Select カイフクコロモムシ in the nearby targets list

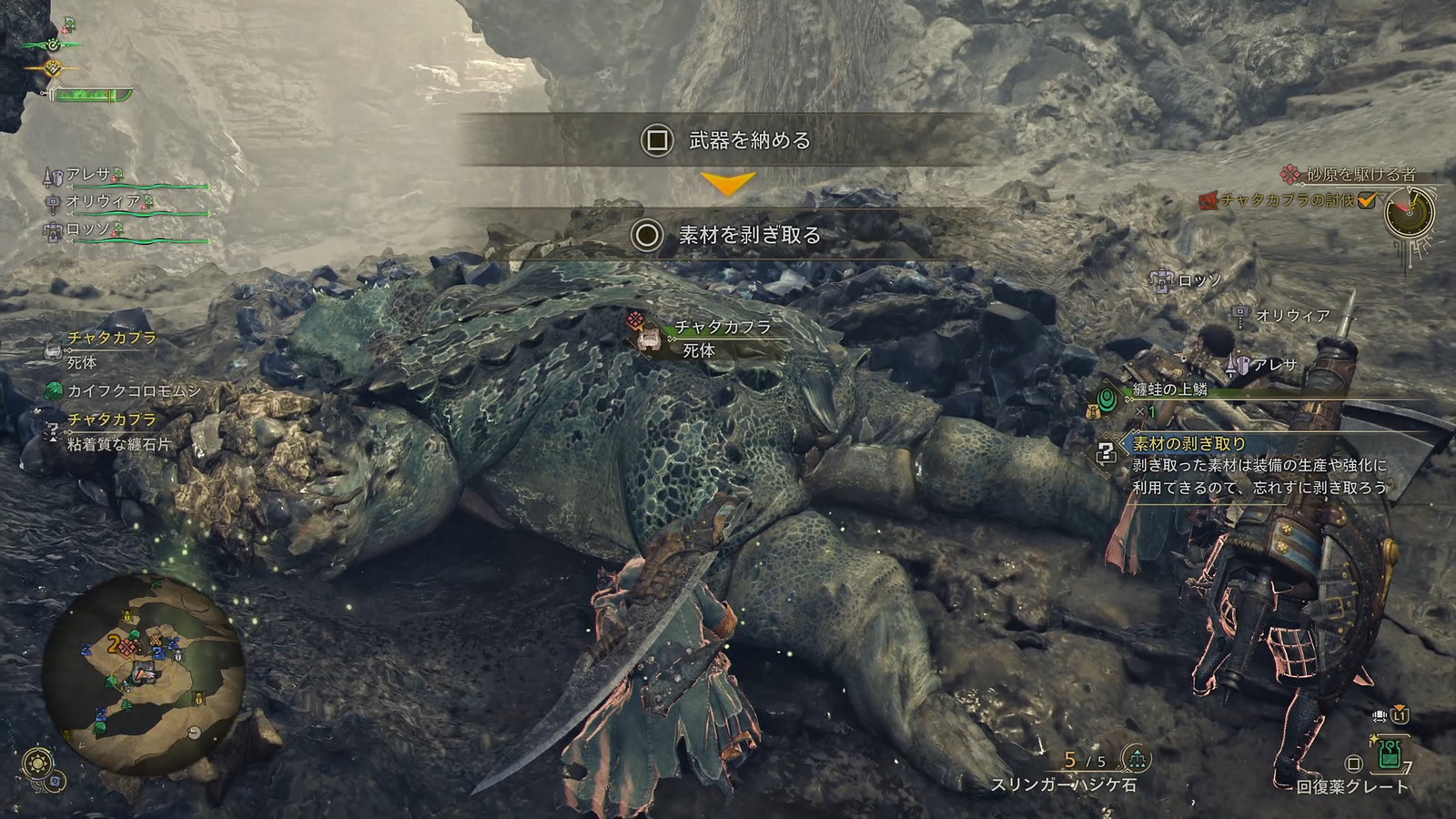pyautogui.click(x=133, y=390)
